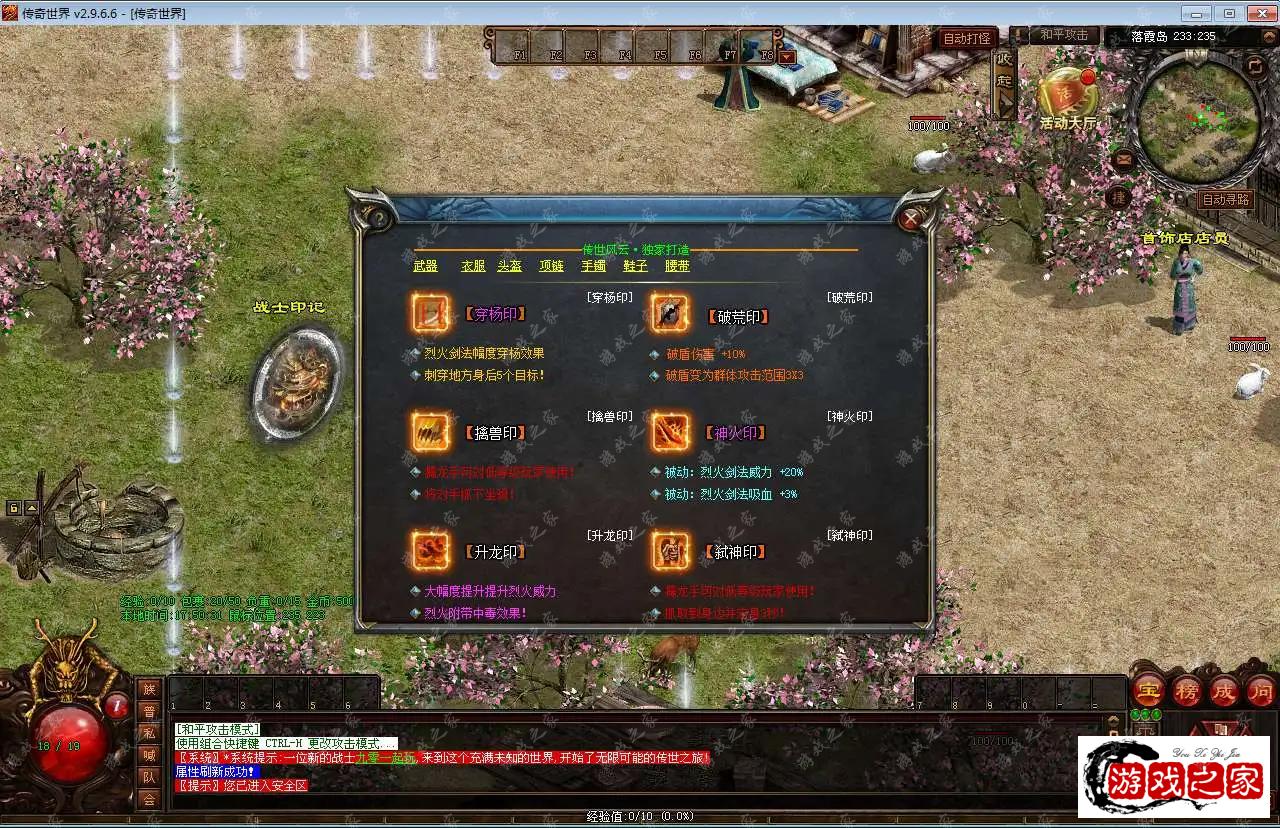This screenshot has width=1280, height=828.
Task: Select the 神火印 seal icon
Action: (x=670, y=432)
